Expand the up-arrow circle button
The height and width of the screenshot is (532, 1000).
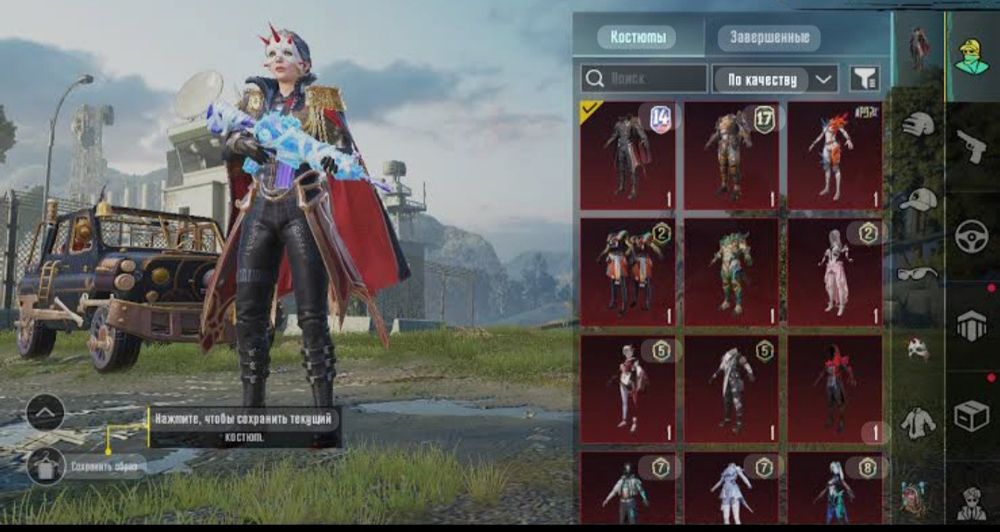46,412
